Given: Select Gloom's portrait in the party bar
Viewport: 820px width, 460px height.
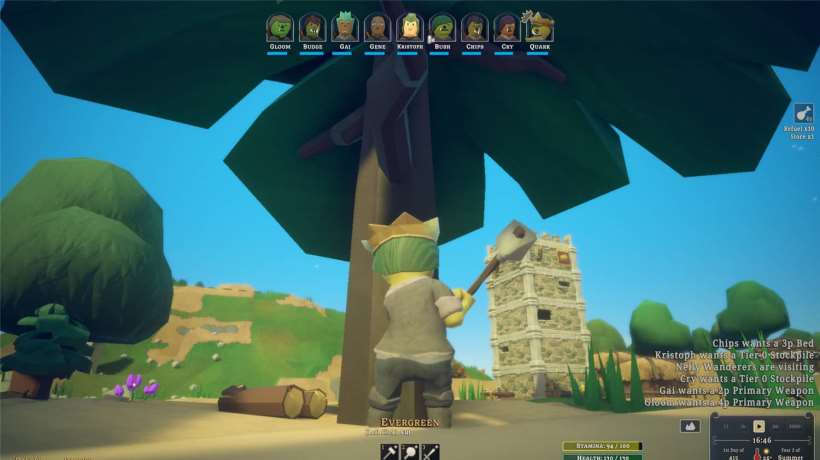Looking at the screenshot, I should click(280, 27).
